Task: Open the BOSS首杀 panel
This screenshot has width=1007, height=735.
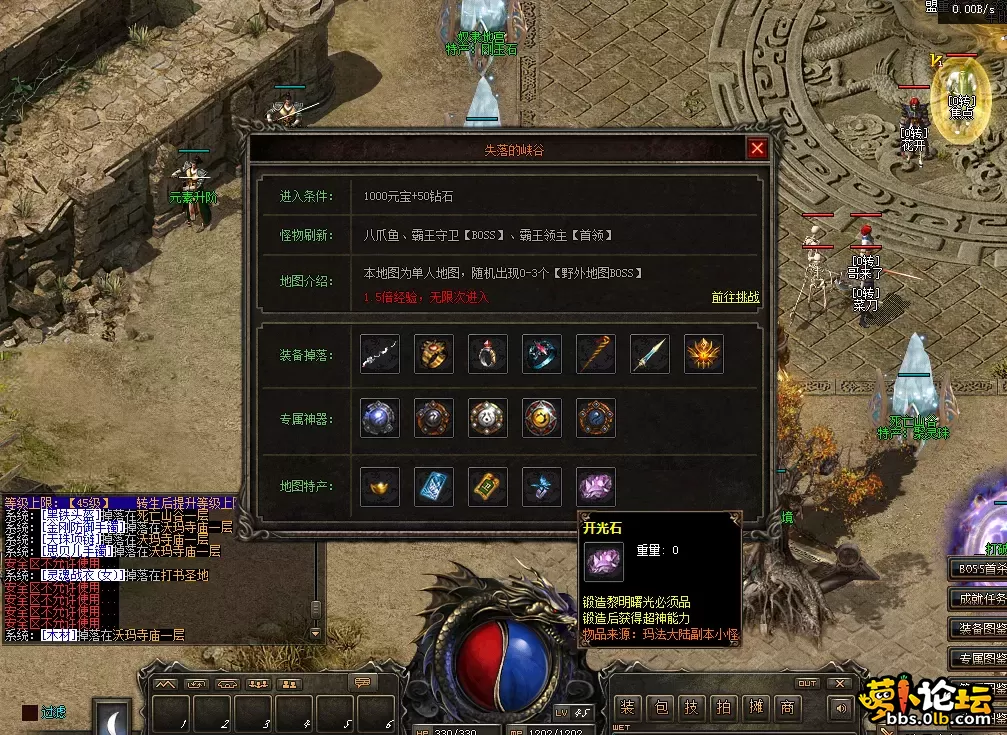Action: click(x=977, y=569)
